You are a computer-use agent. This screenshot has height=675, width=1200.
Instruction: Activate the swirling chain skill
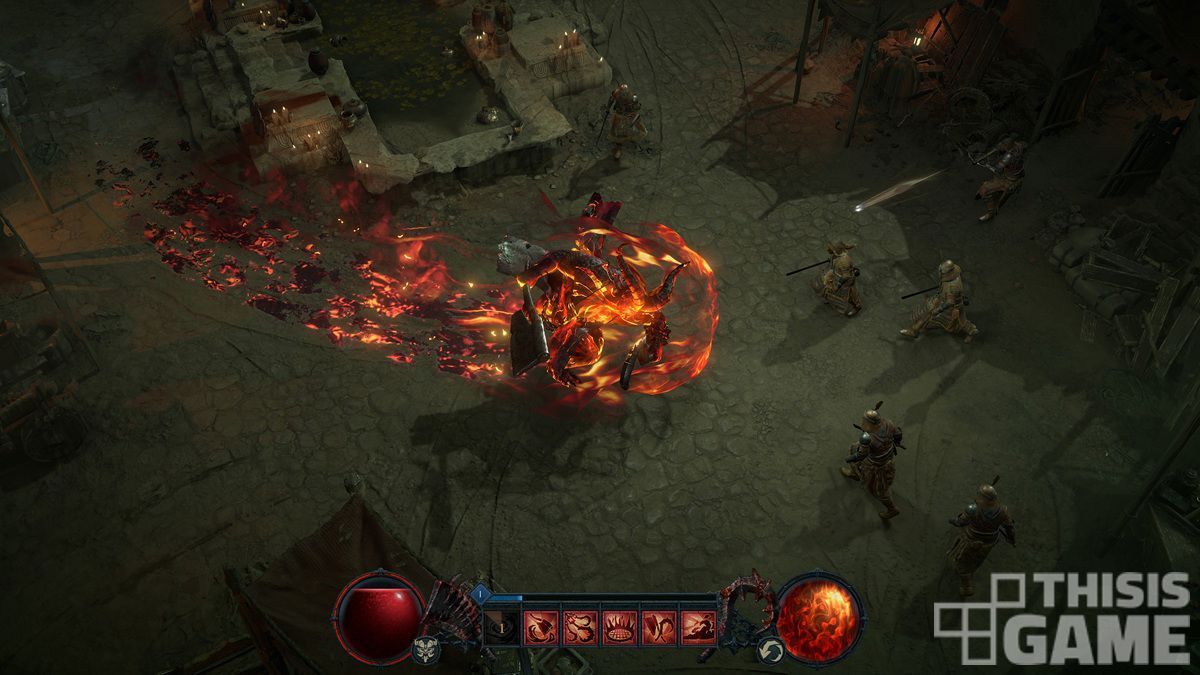pyautogui.click(x=580, y=627)
